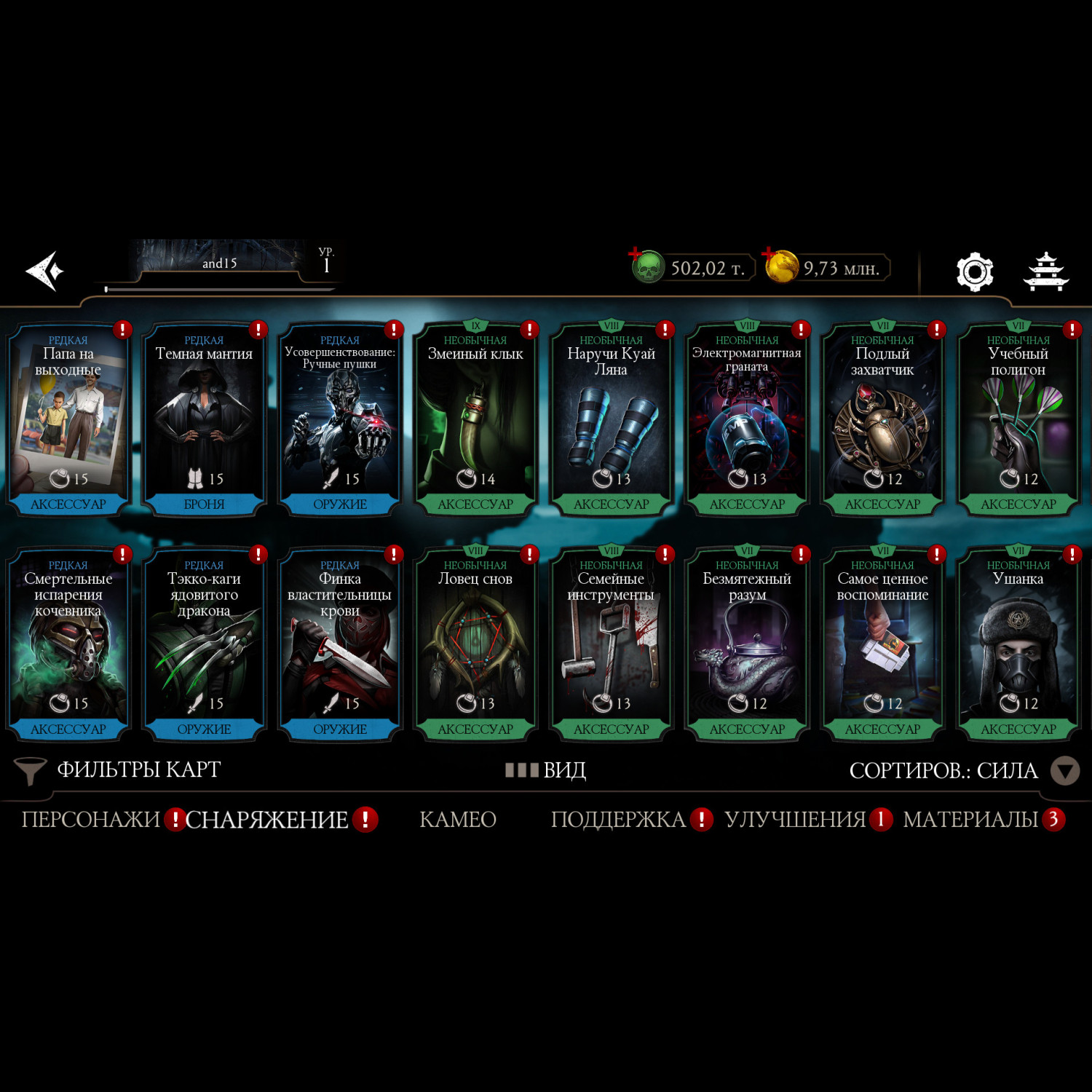Open ФИЛЬТРЫ КАРТ card filters
Screen dimensions: 1092x1092
click(120, 770)
